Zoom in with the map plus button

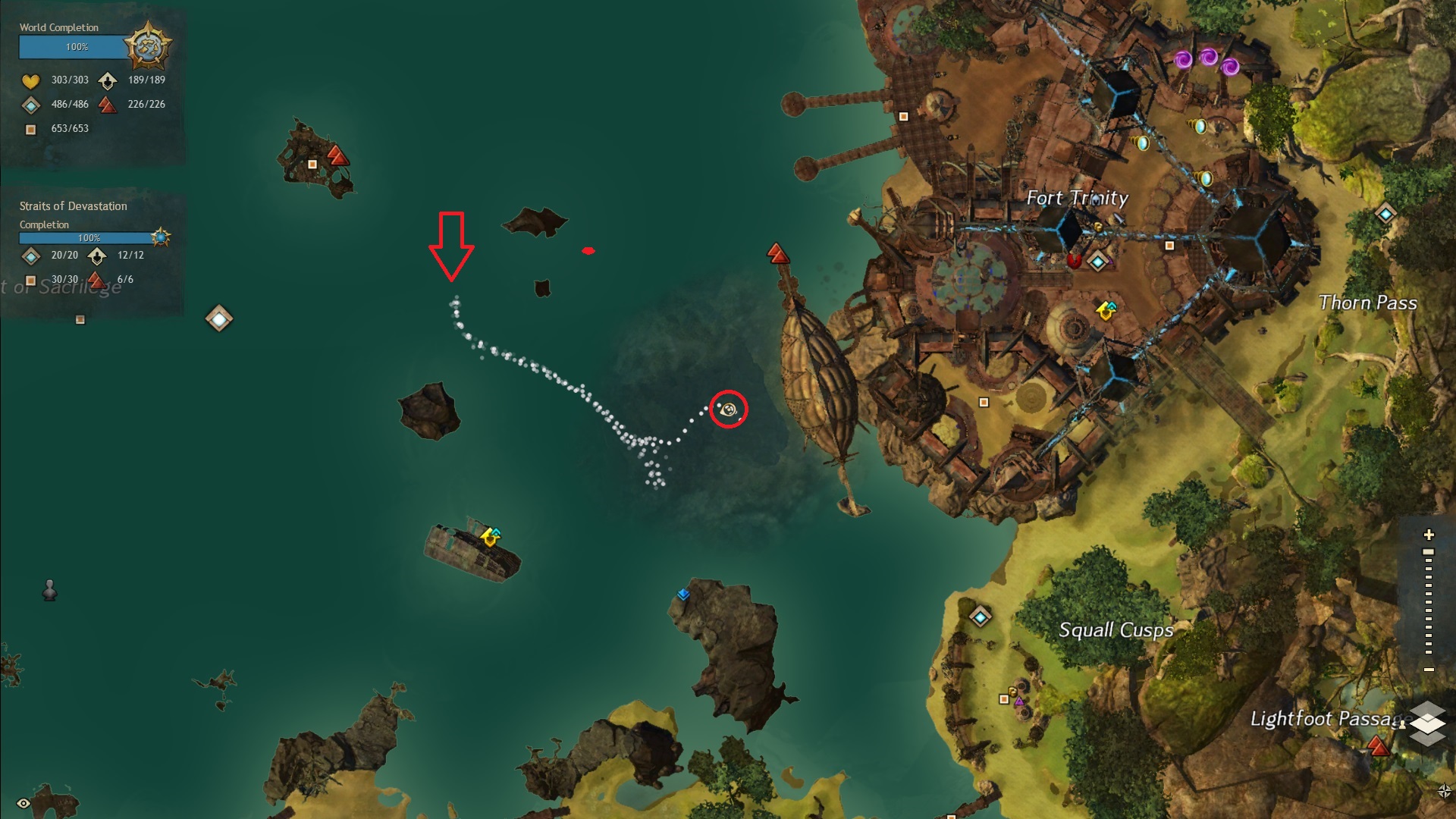(1429, 535)
